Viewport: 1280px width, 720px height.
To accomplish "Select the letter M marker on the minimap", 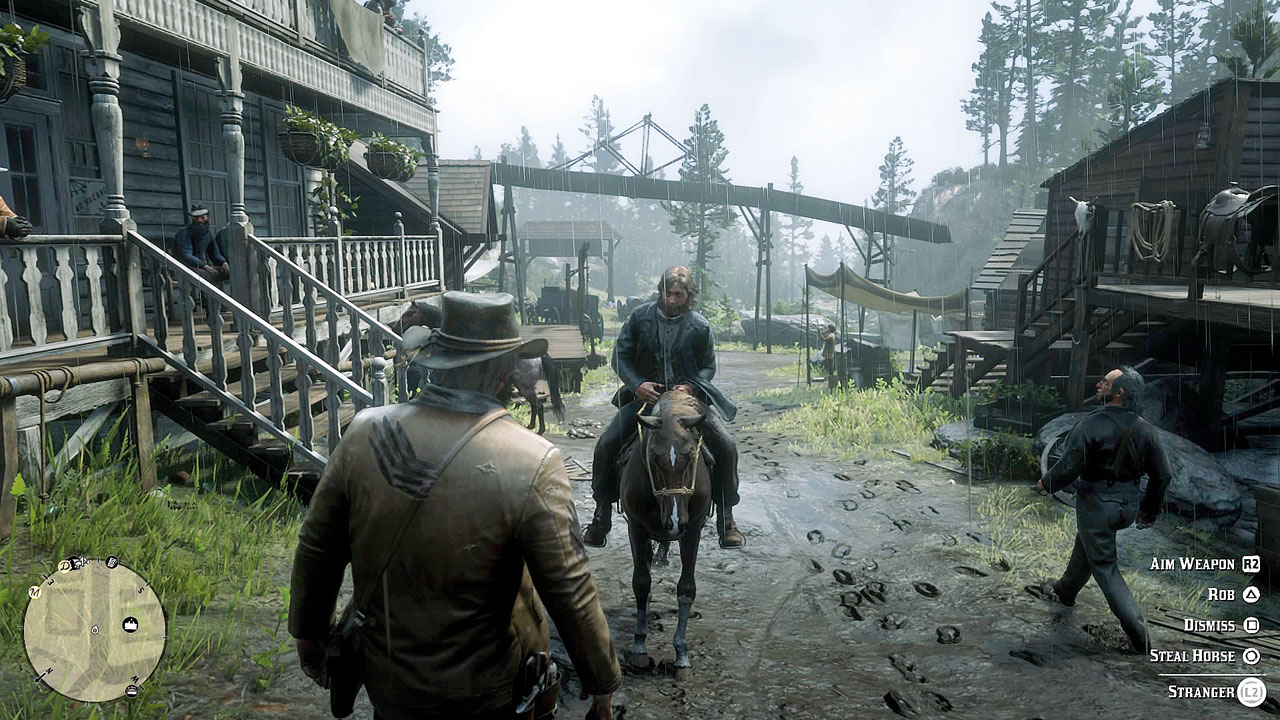I will (x=33, y=591).
